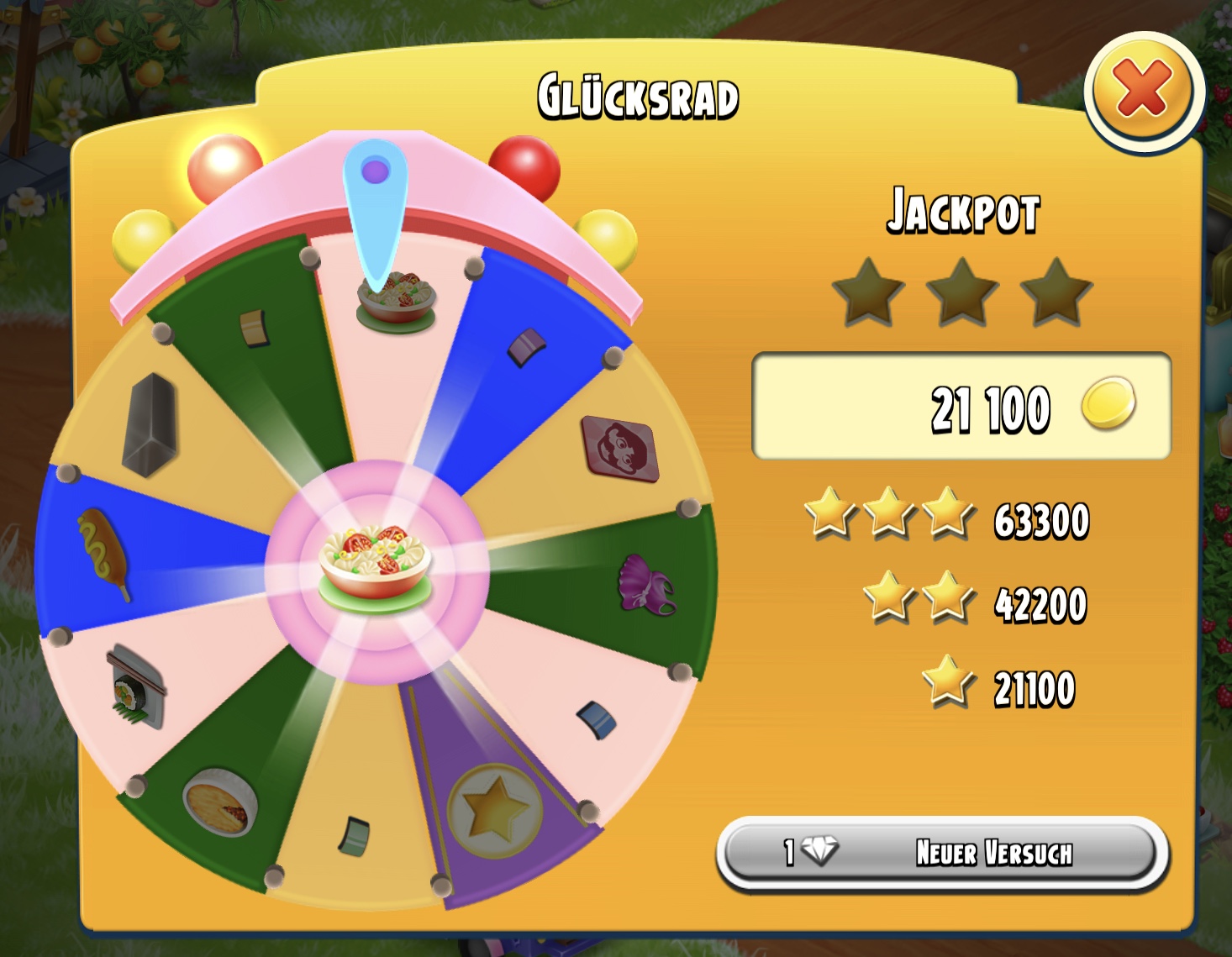The height and width of the screenshot is (957, 1232).
Task: Spin again with Neuer Versuch button
Action: 942,852
